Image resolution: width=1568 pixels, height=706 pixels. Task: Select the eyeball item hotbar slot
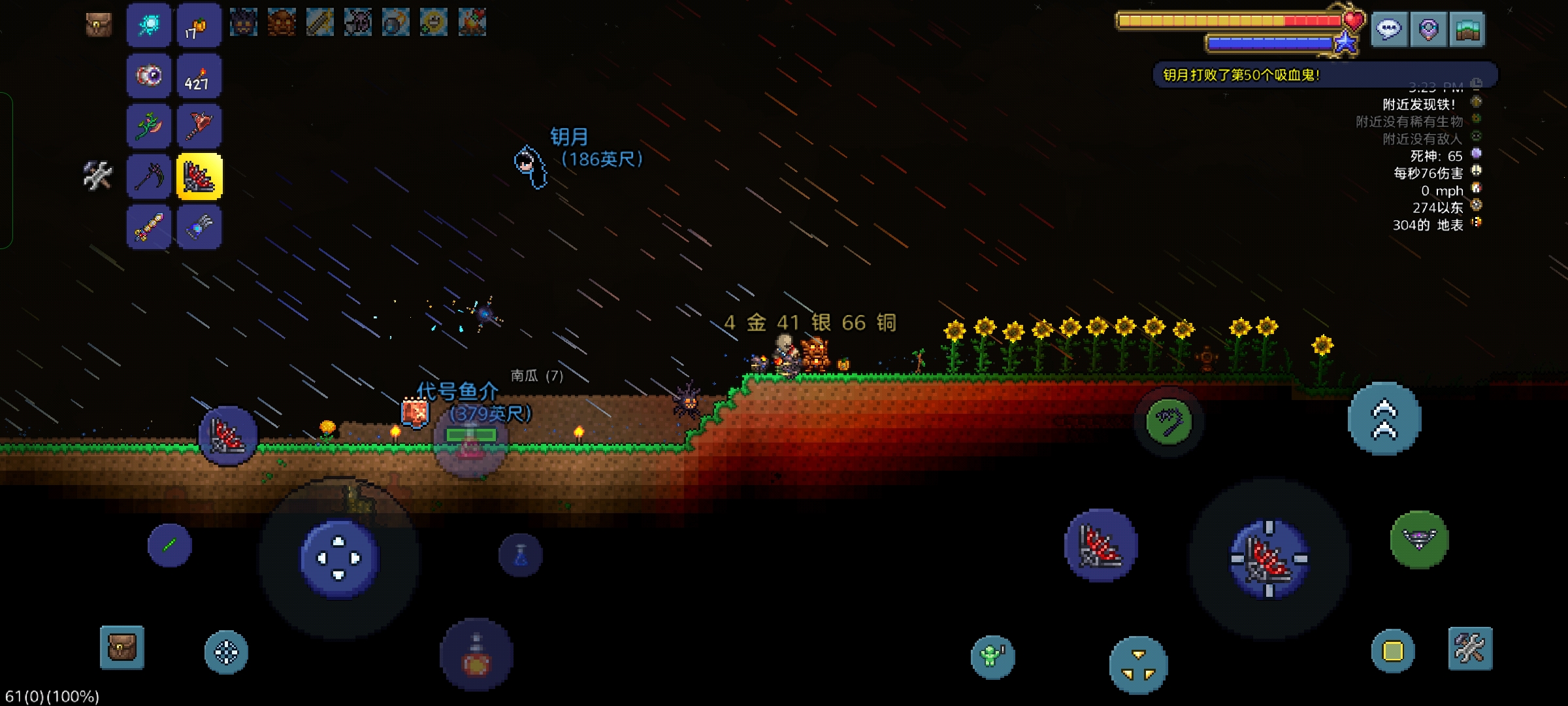click(x=149, y=76)
